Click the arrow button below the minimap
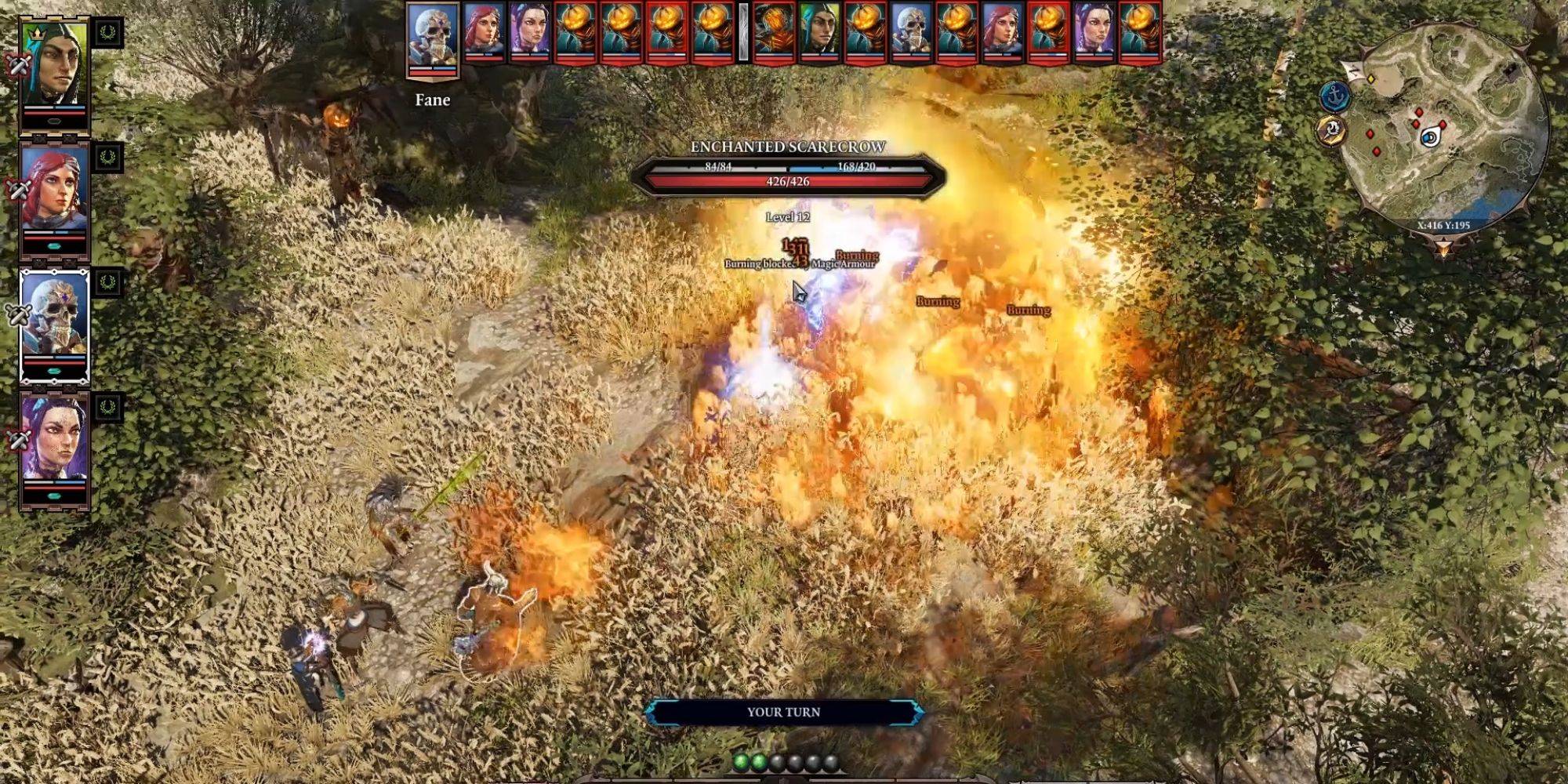Screen dimensions: 1568x784 point(1443,249)
